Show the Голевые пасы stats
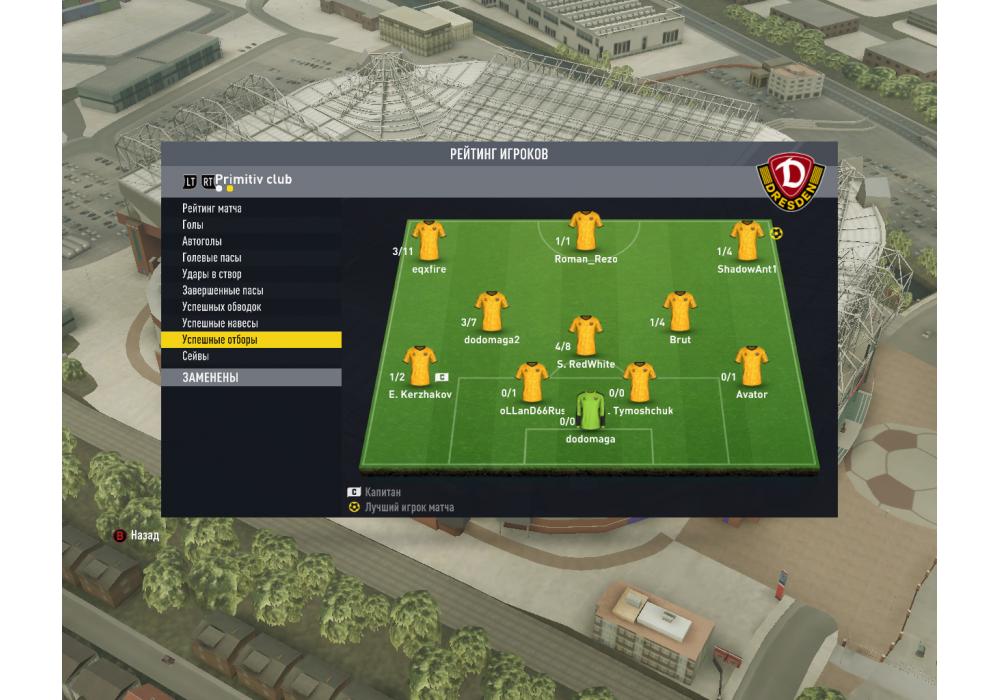Image resolution: width=1000 pixels, height=700 pixels. tap(212, 258)
